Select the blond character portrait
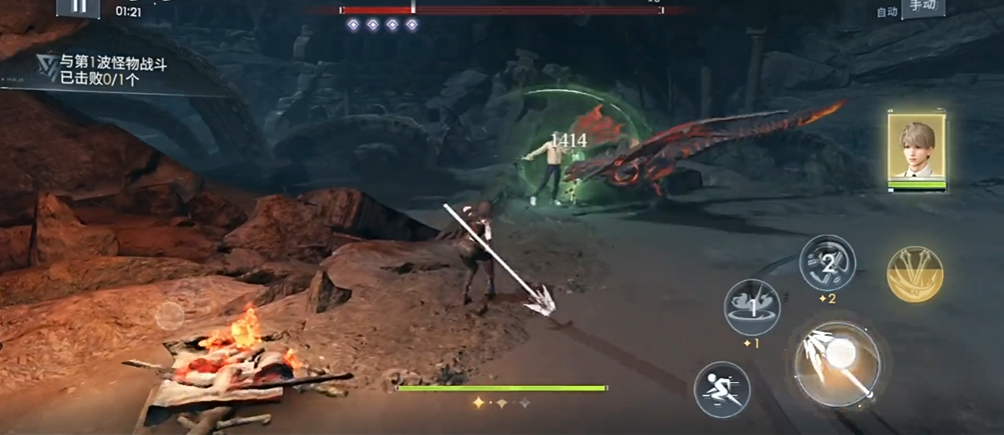The height and width of the screenshot is (435, 1004). [x=916, y=150]
